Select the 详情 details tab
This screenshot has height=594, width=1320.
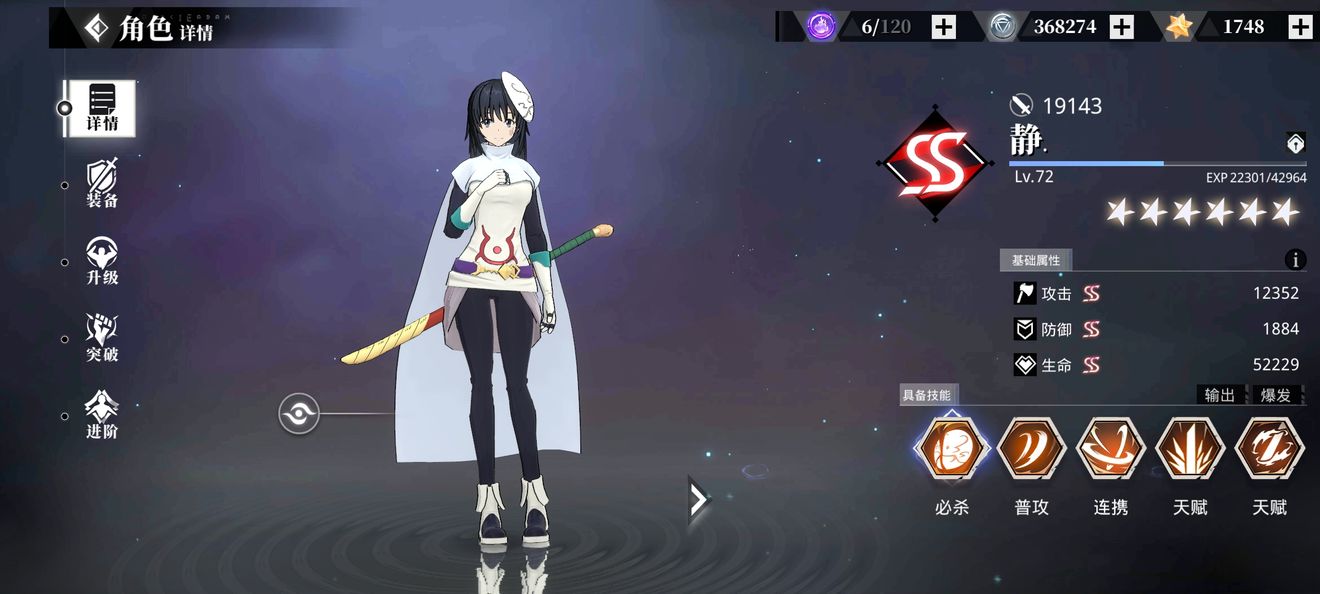(x=101, y=108)
